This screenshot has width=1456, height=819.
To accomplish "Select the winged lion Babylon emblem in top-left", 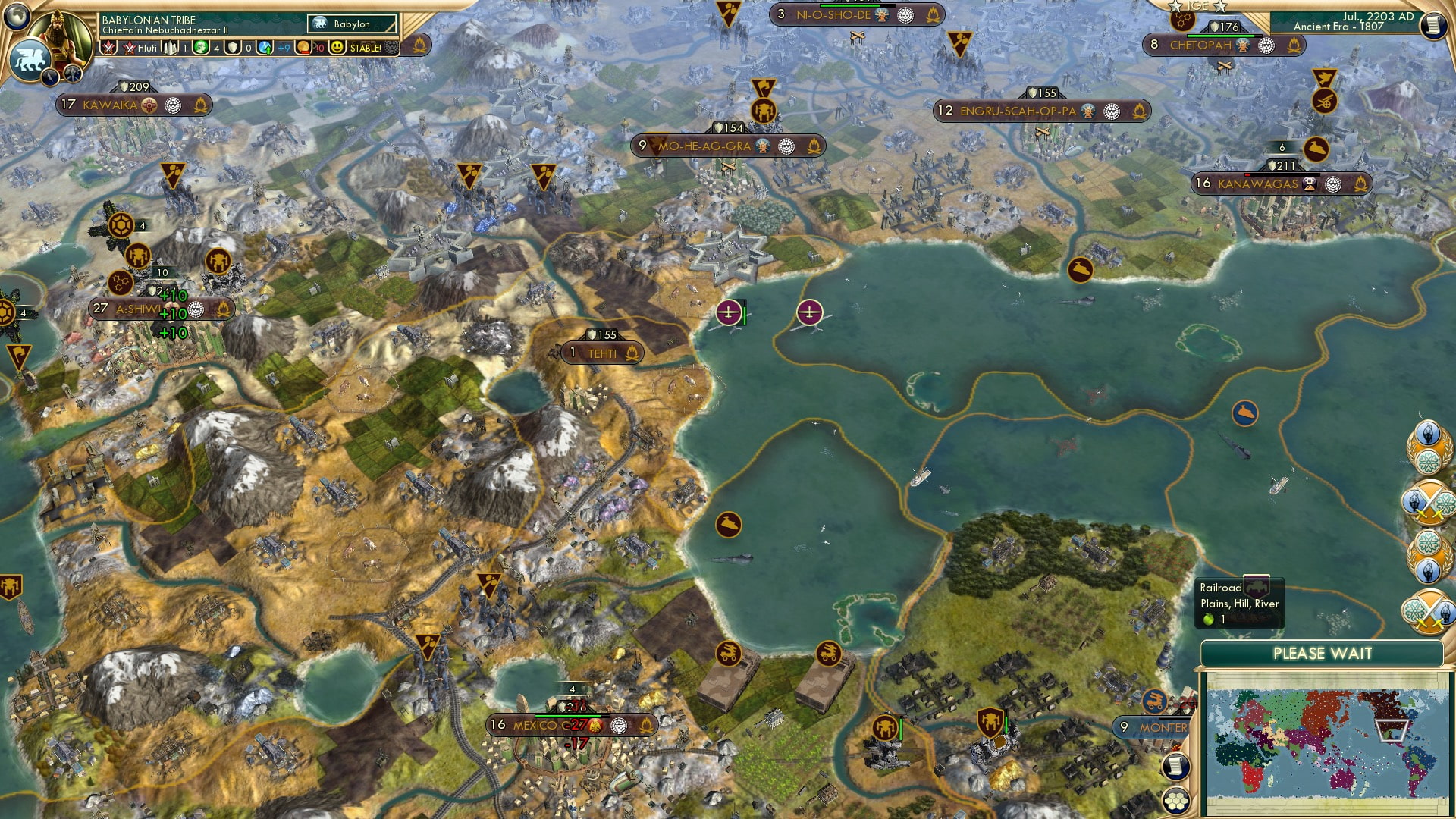I will pos(30,60).
